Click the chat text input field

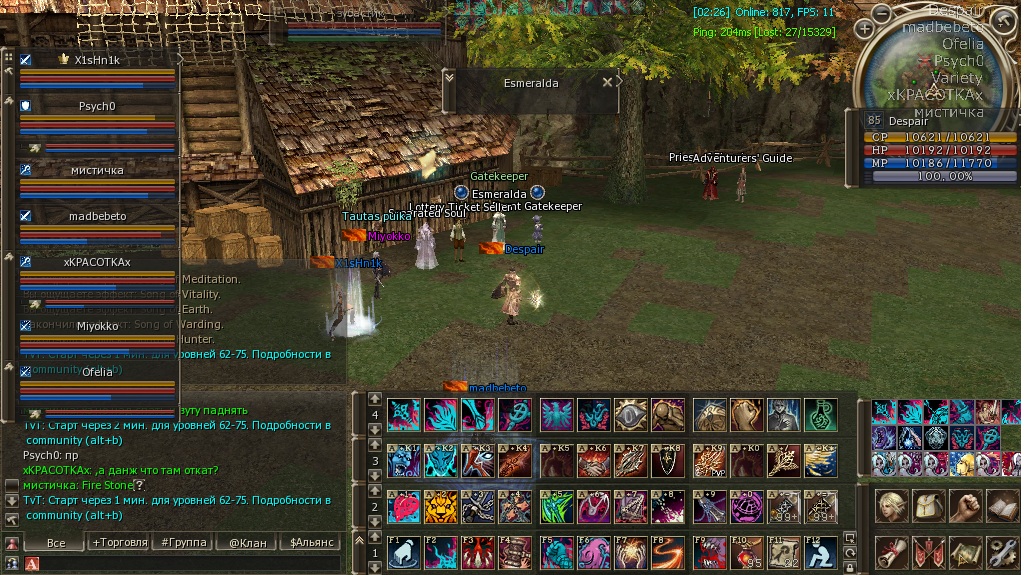(190, 564)
